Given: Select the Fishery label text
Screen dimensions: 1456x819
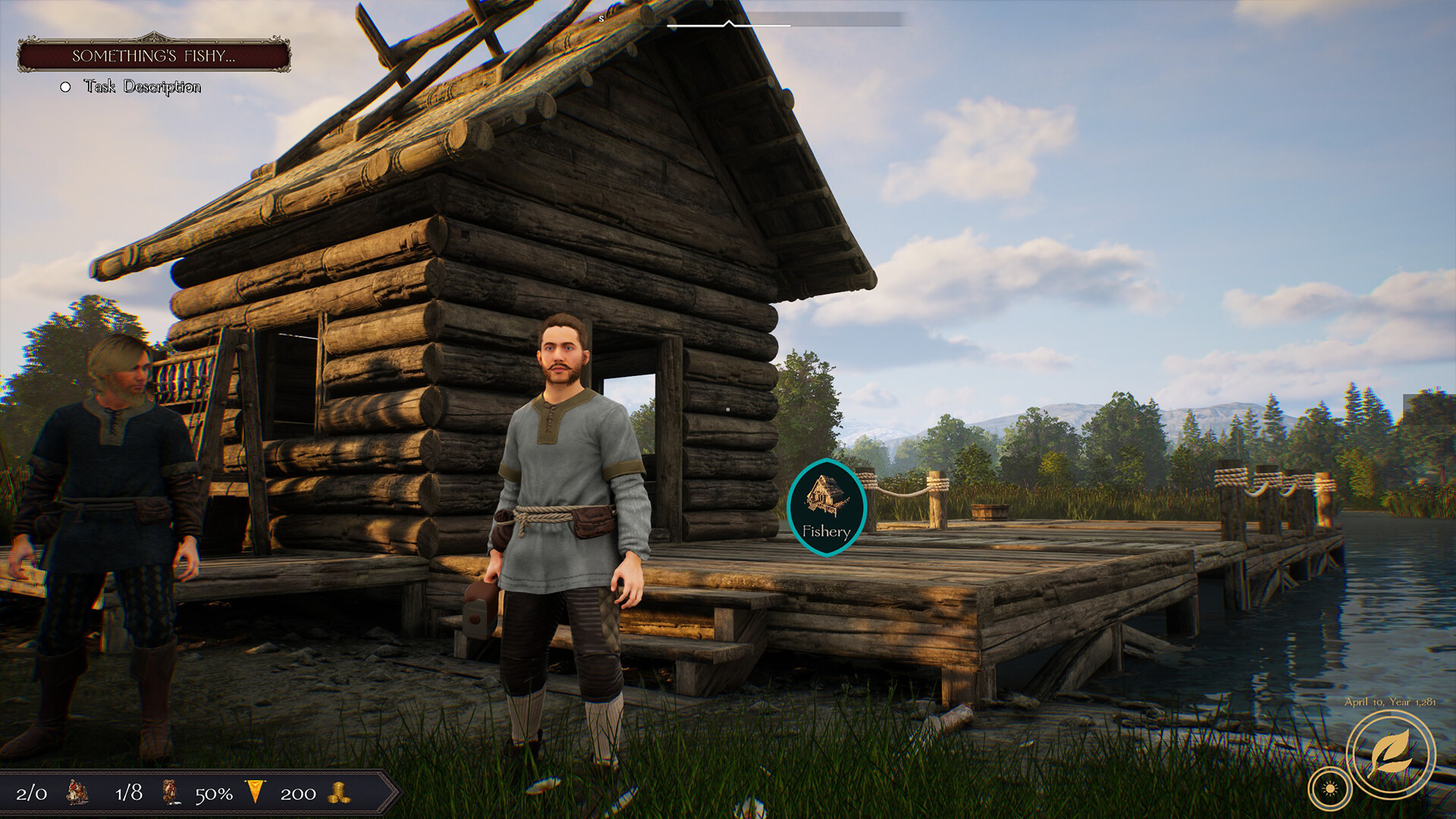Looking at the screenshot, I should pos(826,532).
